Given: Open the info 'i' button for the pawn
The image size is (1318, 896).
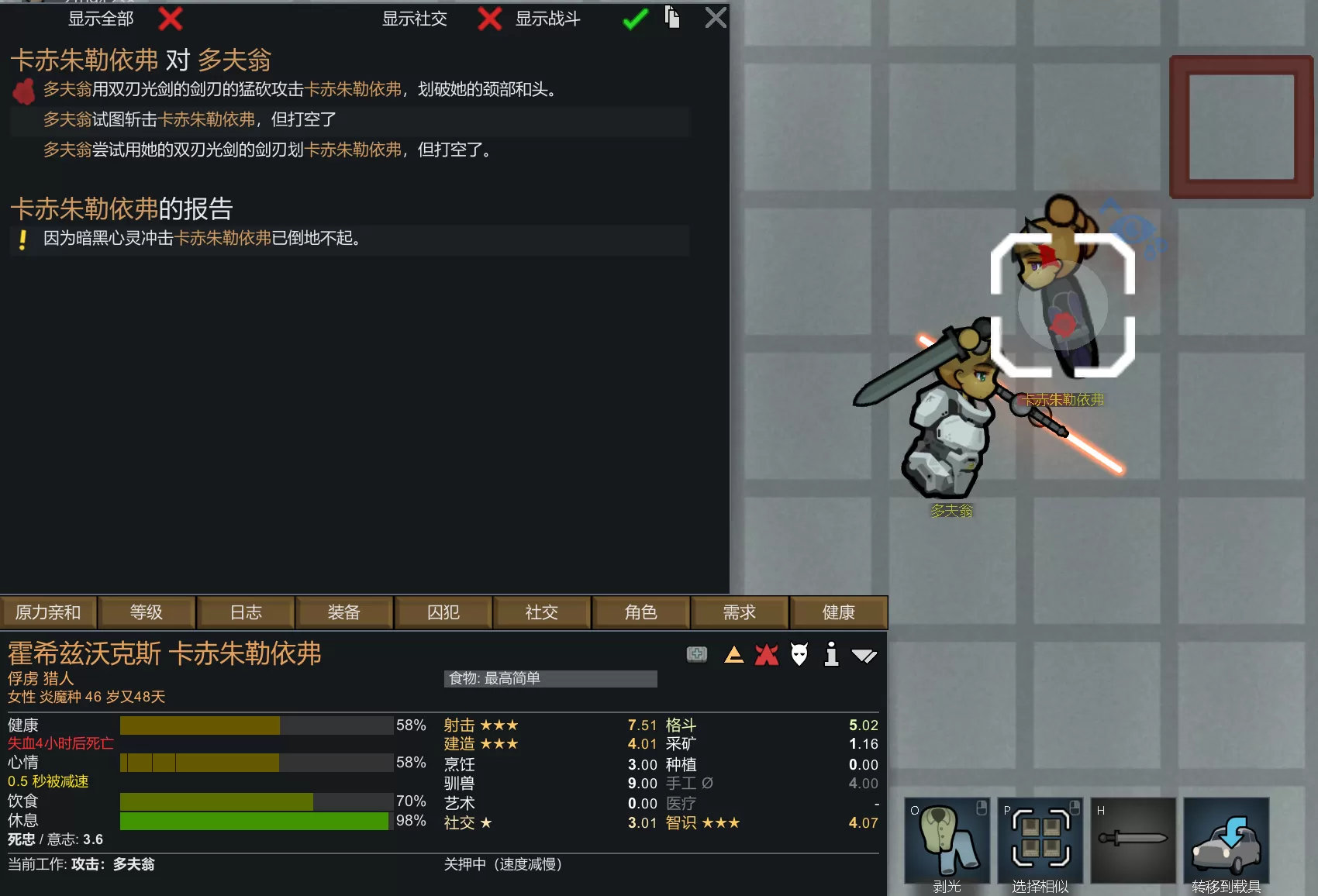Looking at the screenshot, I should point(831,655).
